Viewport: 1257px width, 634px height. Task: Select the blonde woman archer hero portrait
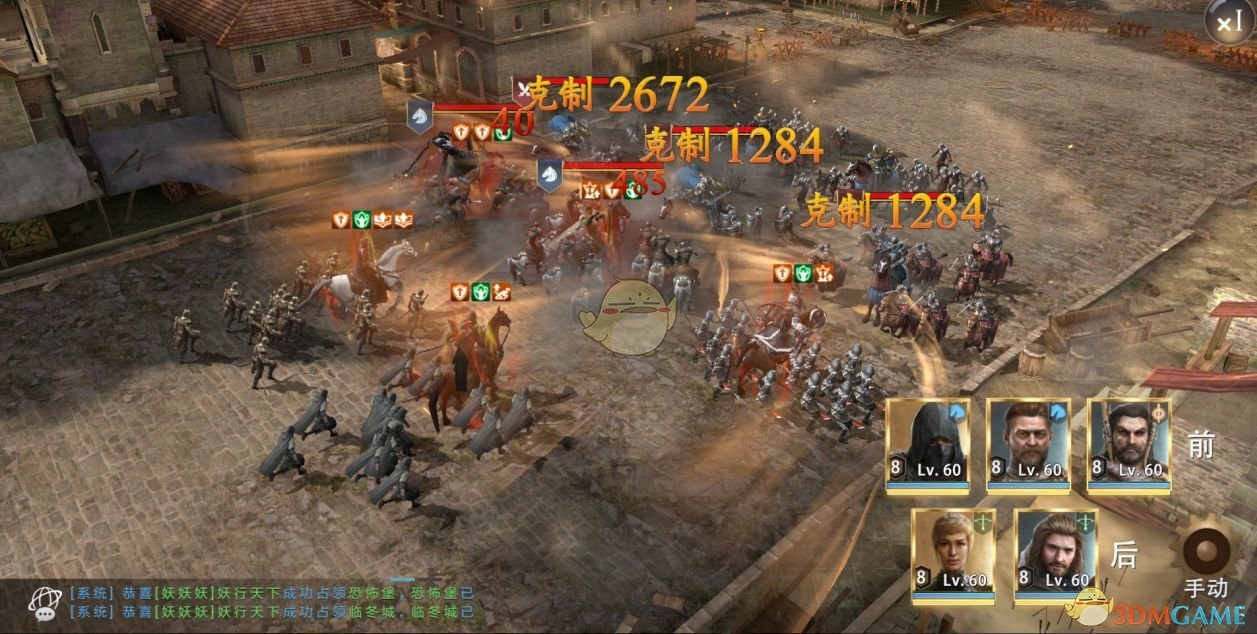point(953,554)
